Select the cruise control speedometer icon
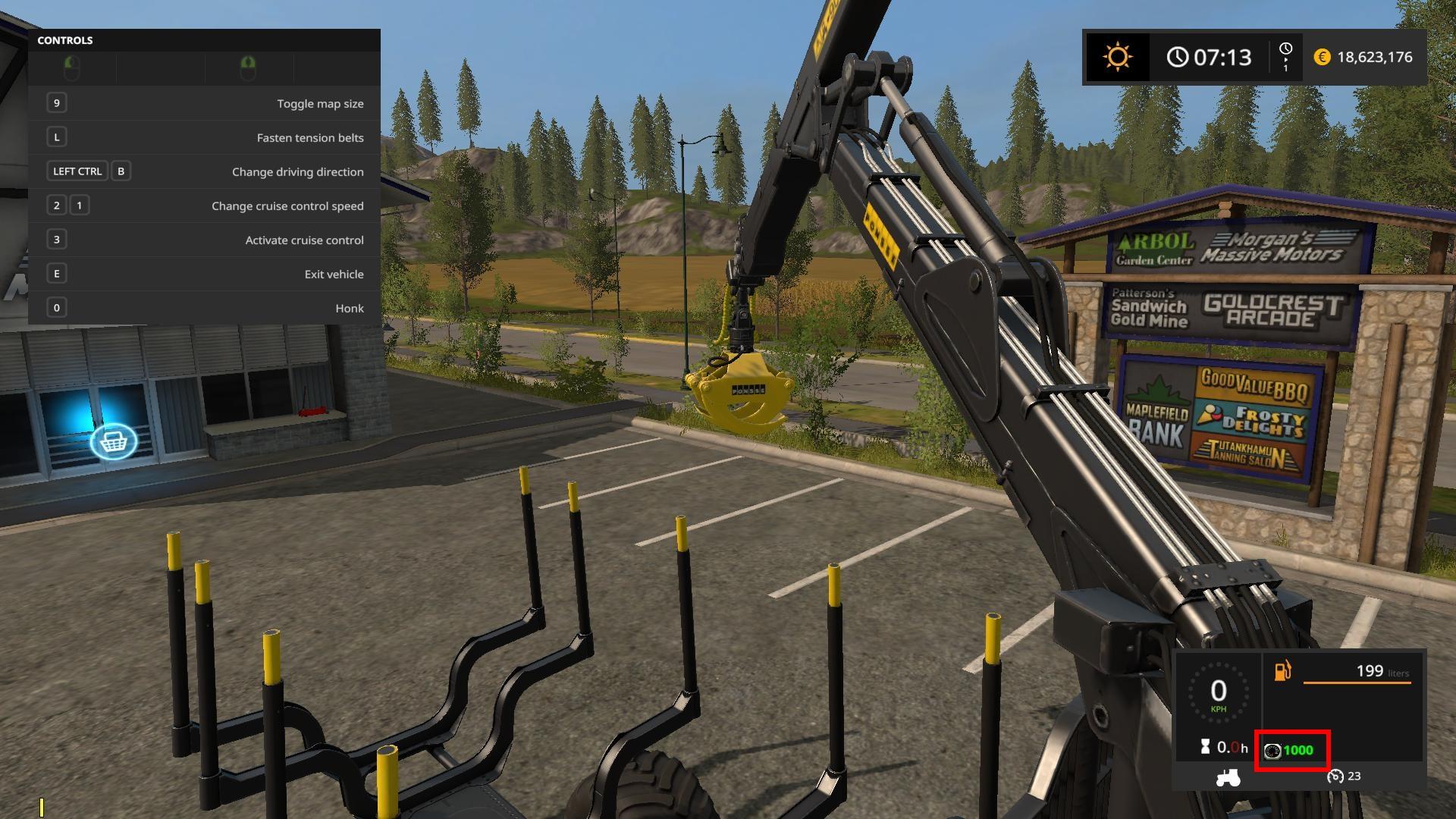 (1335, 776)
